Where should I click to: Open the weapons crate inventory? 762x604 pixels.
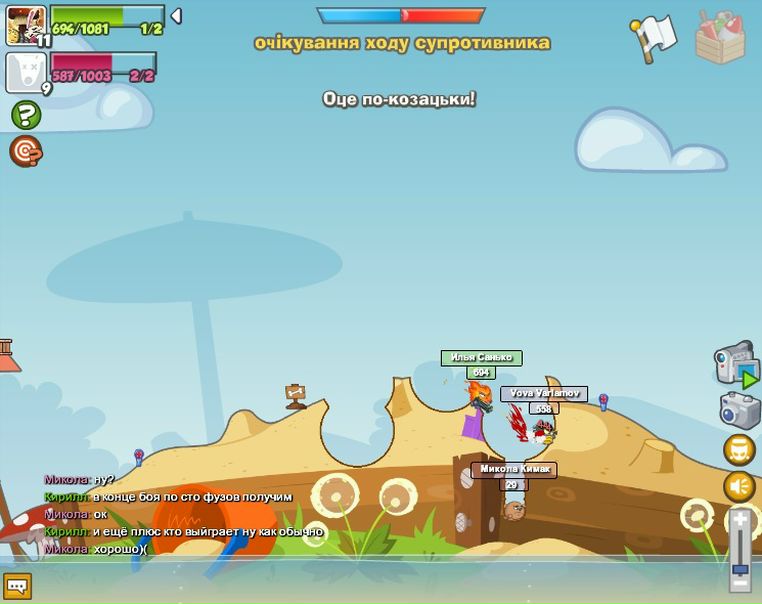coord(720,38)
